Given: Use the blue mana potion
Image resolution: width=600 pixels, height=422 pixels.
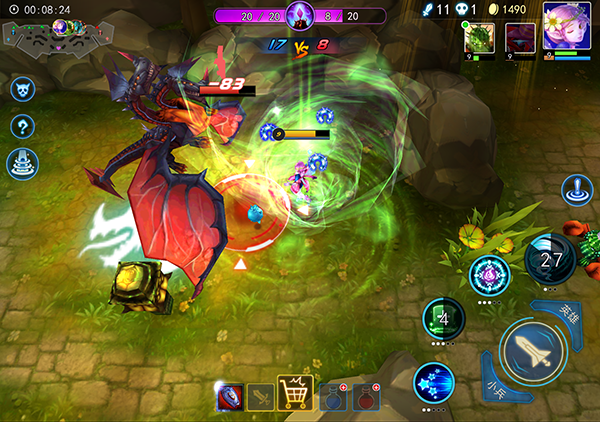Looking at the screenshot, I should (x=332, y=397).
